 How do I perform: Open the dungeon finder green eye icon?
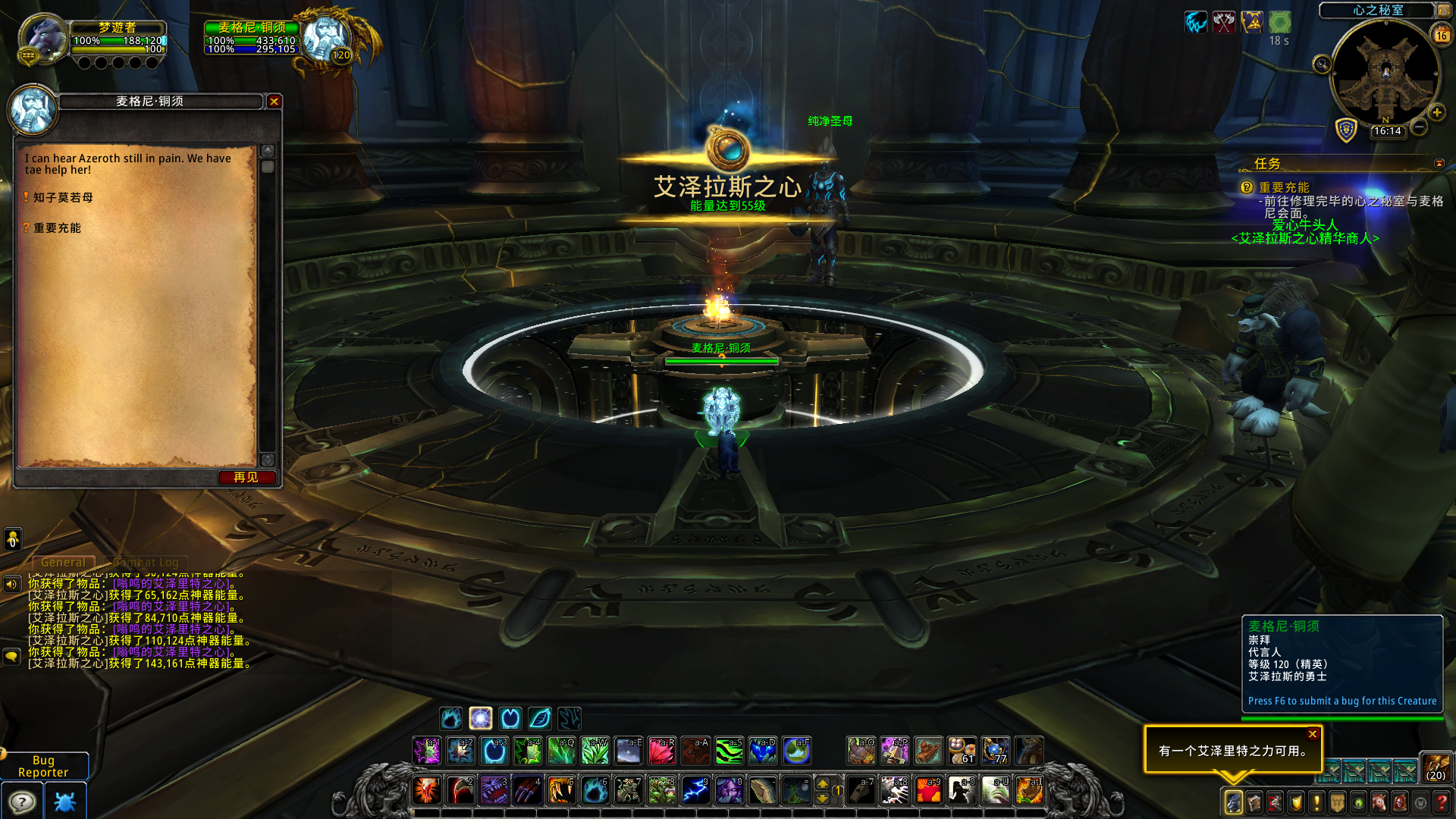[x=1357, y=802]
